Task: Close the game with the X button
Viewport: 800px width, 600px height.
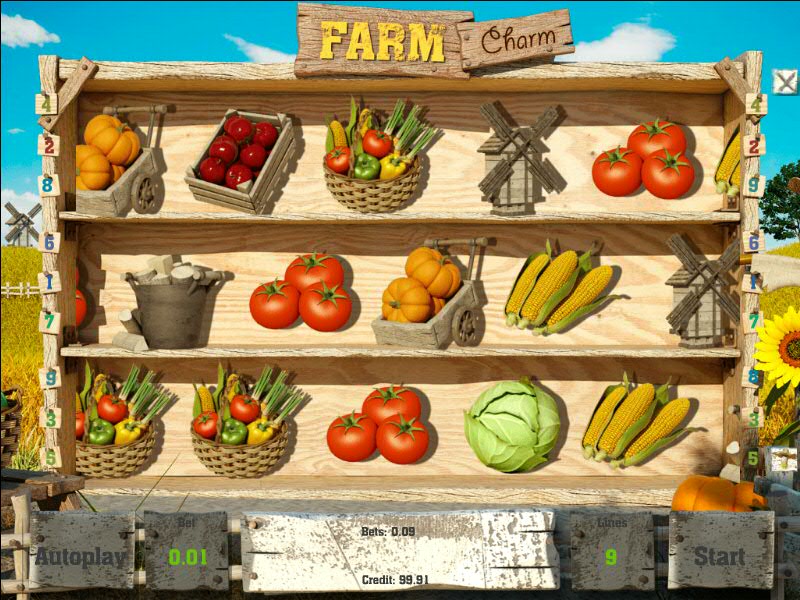Action: (785, 81)
